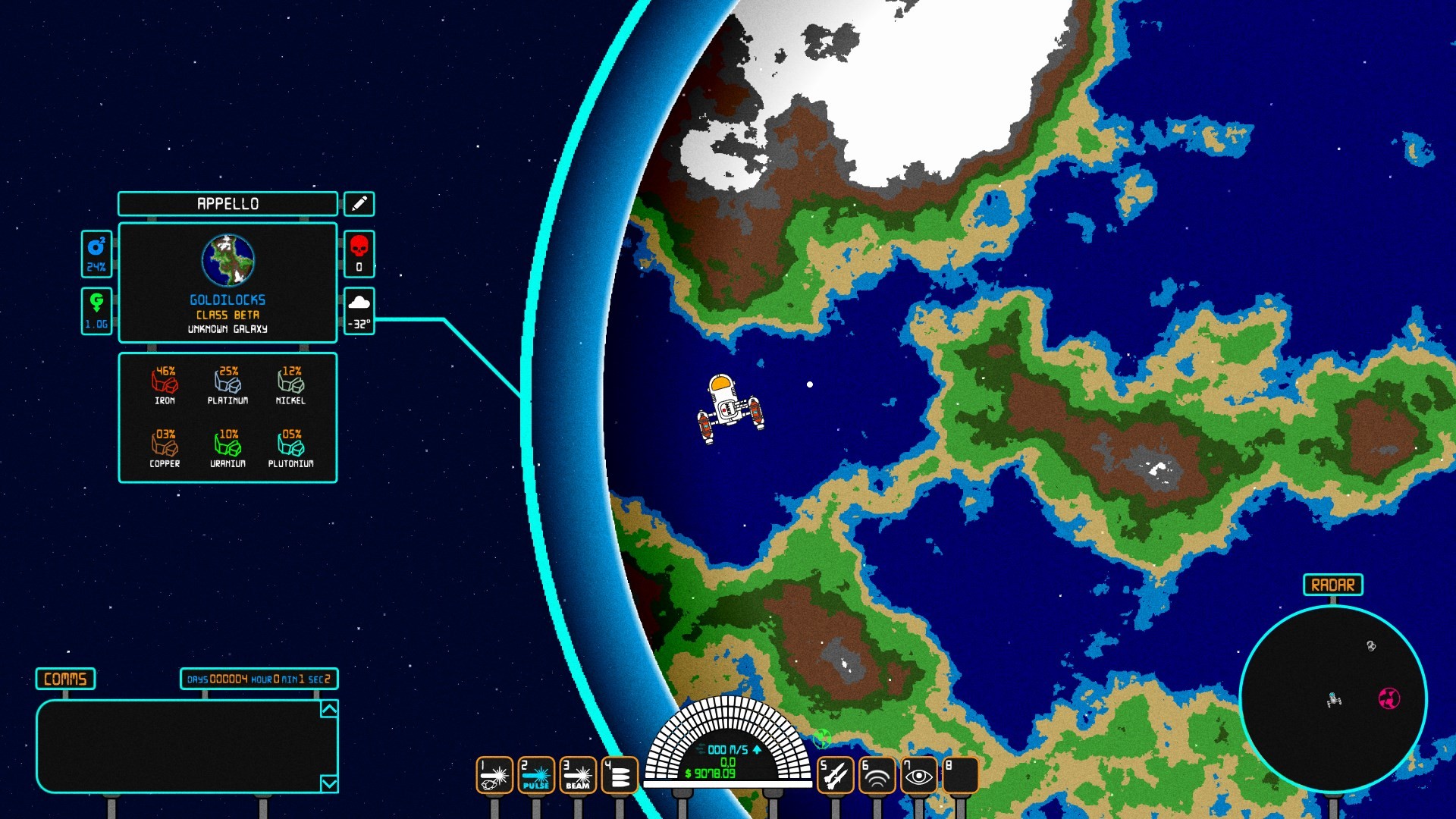The image size is (1456, 819).
Task: Toggle the oxygen 24% indicator
Action: [x=96, y=254]
